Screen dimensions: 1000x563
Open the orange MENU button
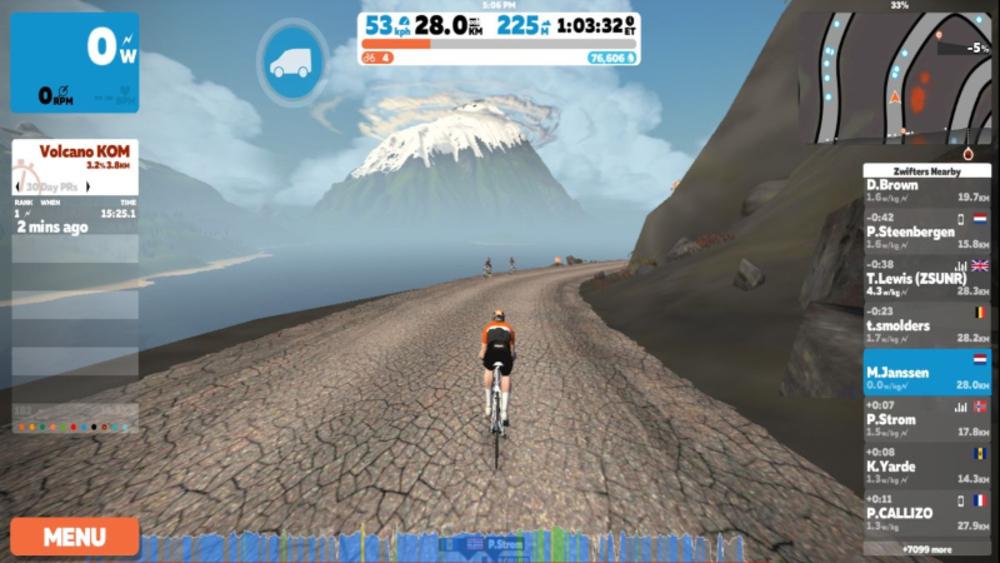(x=74, y=537)
